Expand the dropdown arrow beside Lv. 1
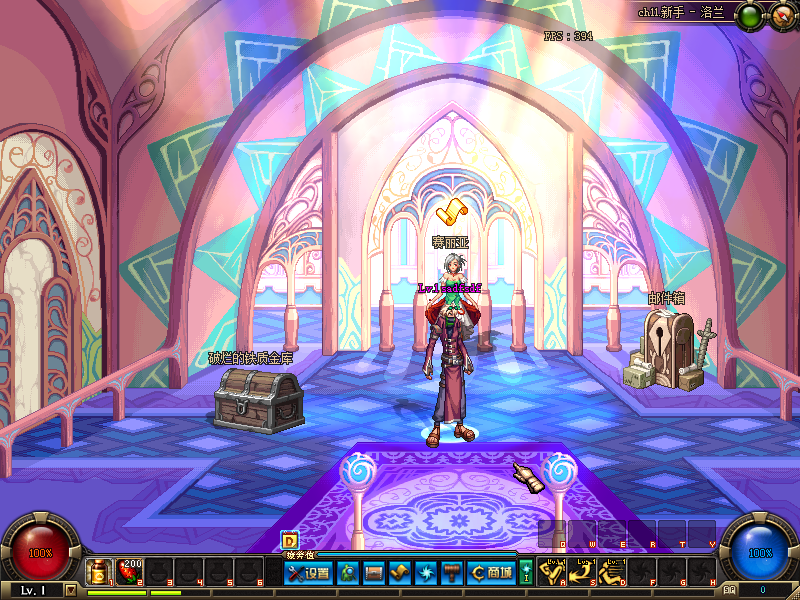Image resolution: width=800 pixels, height=600 pixels. pos(70,590)
